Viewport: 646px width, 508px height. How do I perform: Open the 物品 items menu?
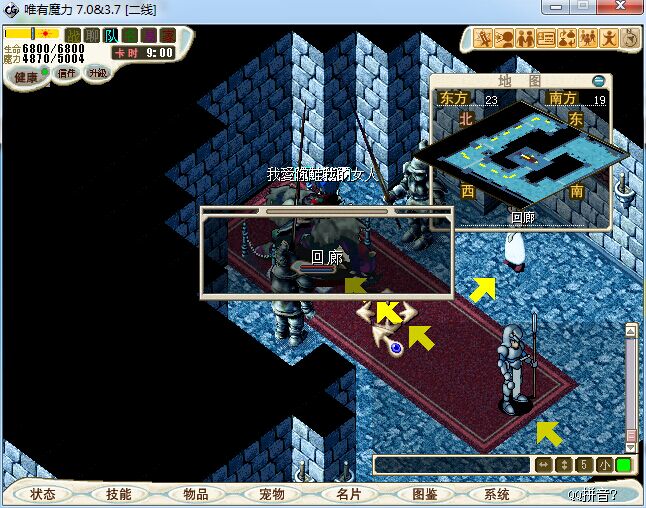click(x=195, y=494)
